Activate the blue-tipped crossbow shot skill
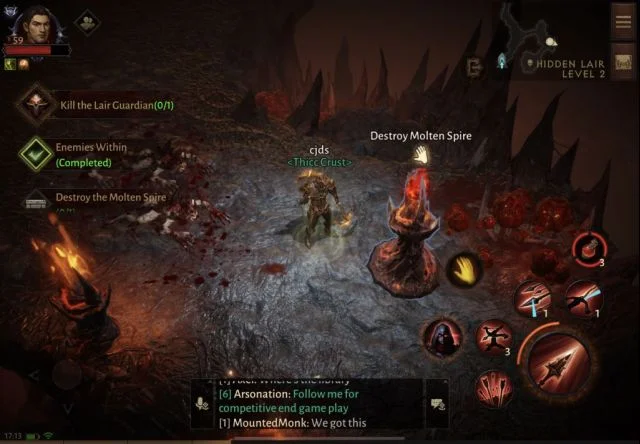Viewport: 640px width, 444px height. [531, 297]
